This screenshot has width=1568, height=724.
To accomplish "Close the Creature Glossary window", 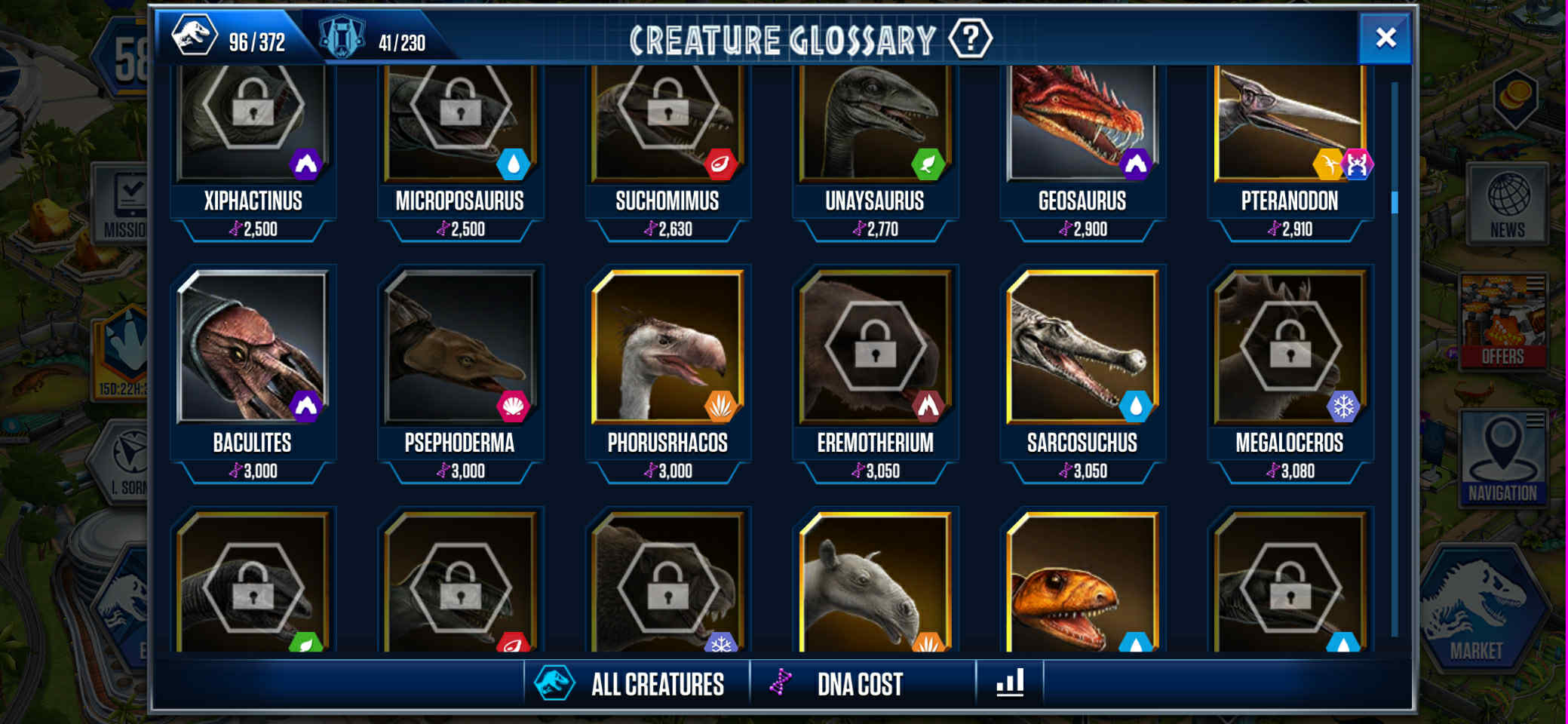I will point(1385,38).
